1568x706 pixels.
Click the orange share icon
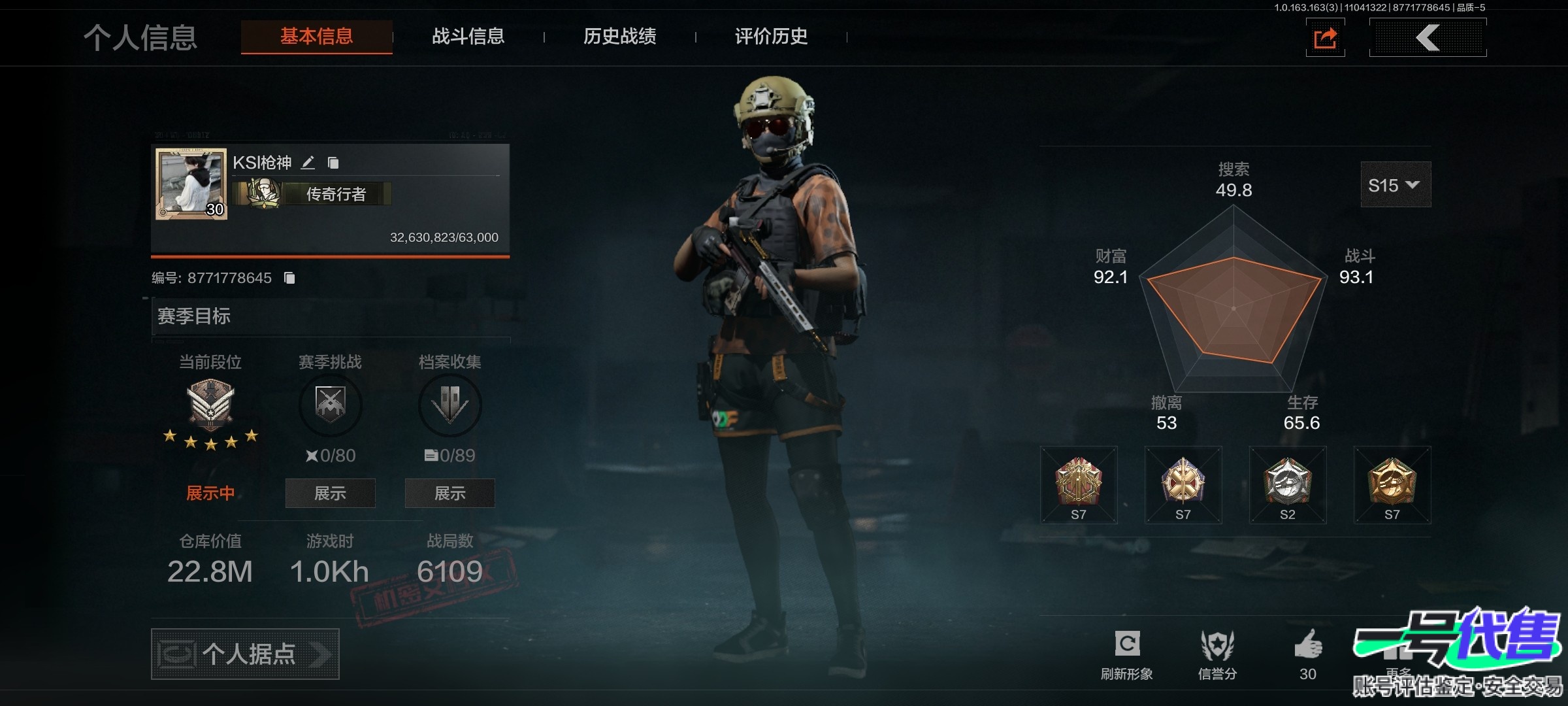point(1325,38)
